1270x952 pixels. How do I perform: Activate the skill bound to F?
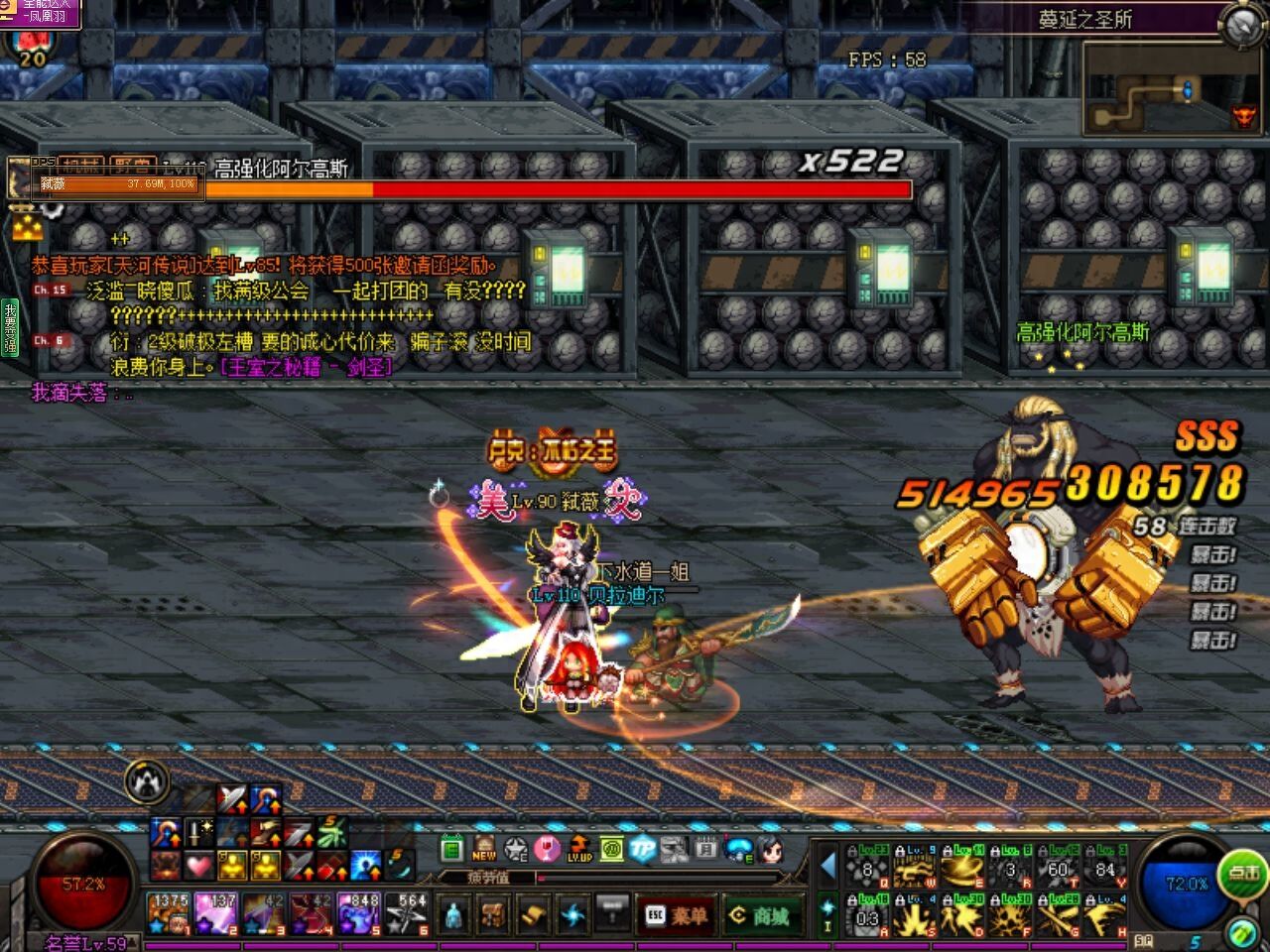(x=1010, y=916)
